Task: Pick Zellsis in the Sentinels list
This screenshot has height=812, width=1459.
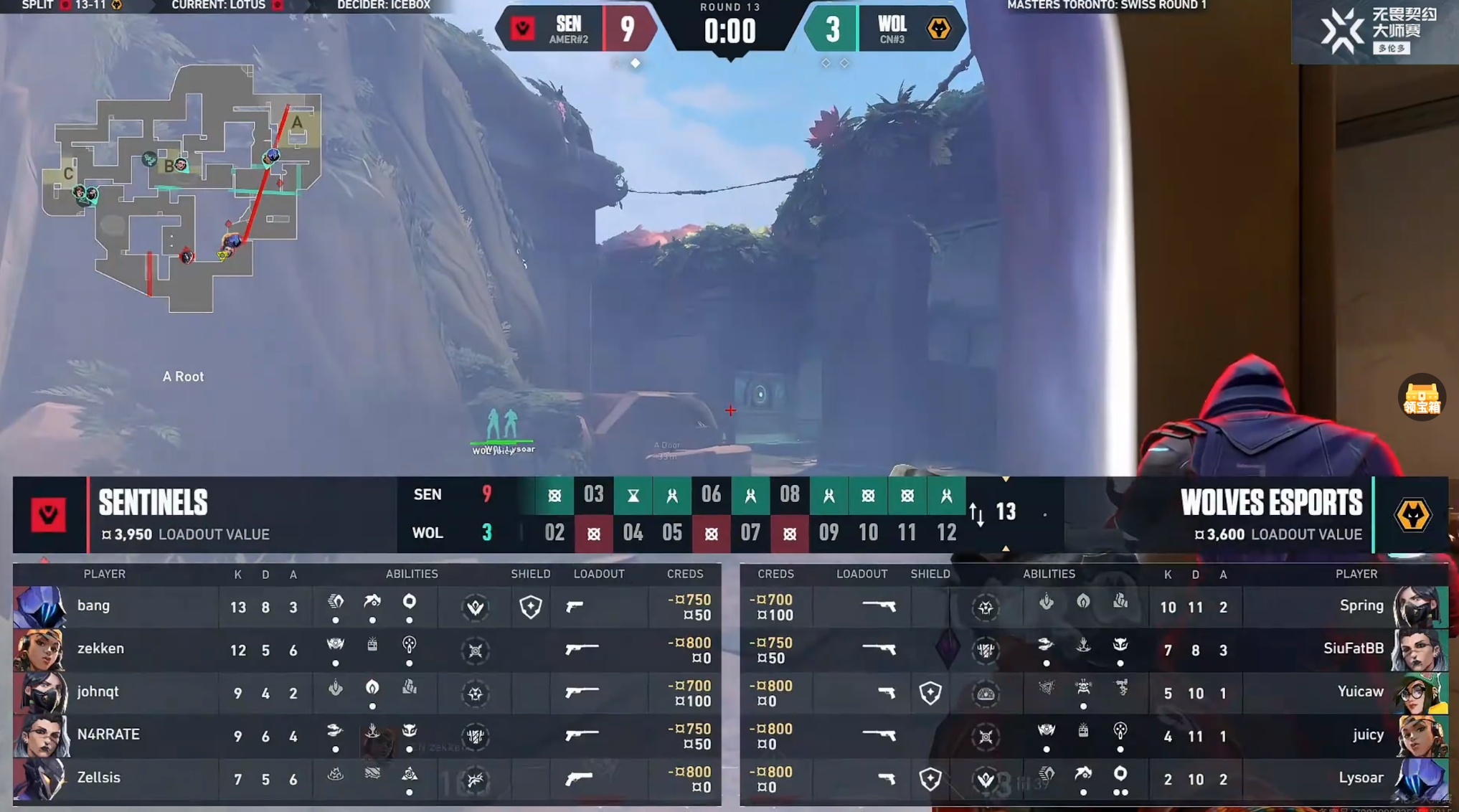Action: (98, 778)
